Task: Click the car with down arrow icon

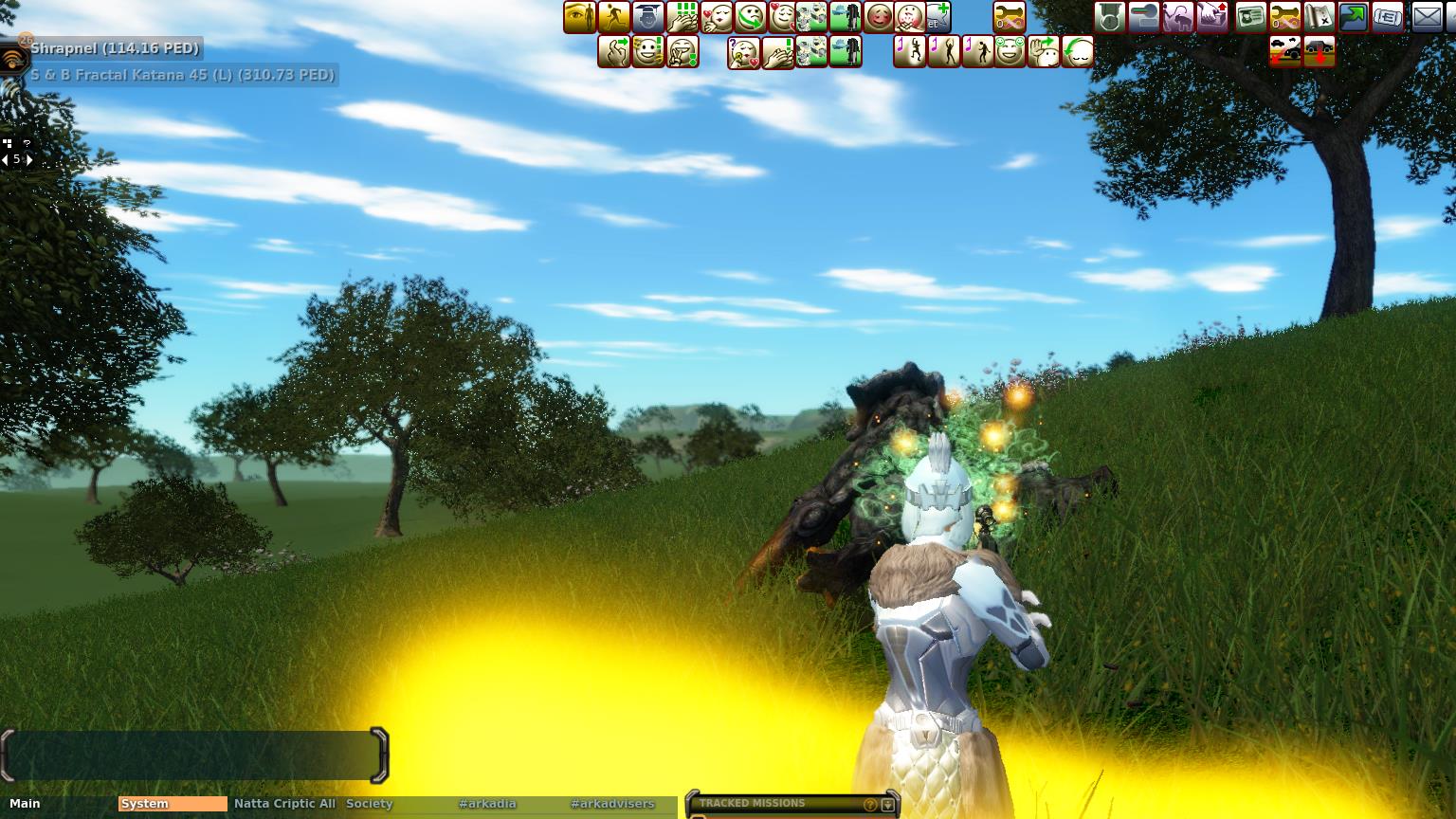Action: [1319, 52]
